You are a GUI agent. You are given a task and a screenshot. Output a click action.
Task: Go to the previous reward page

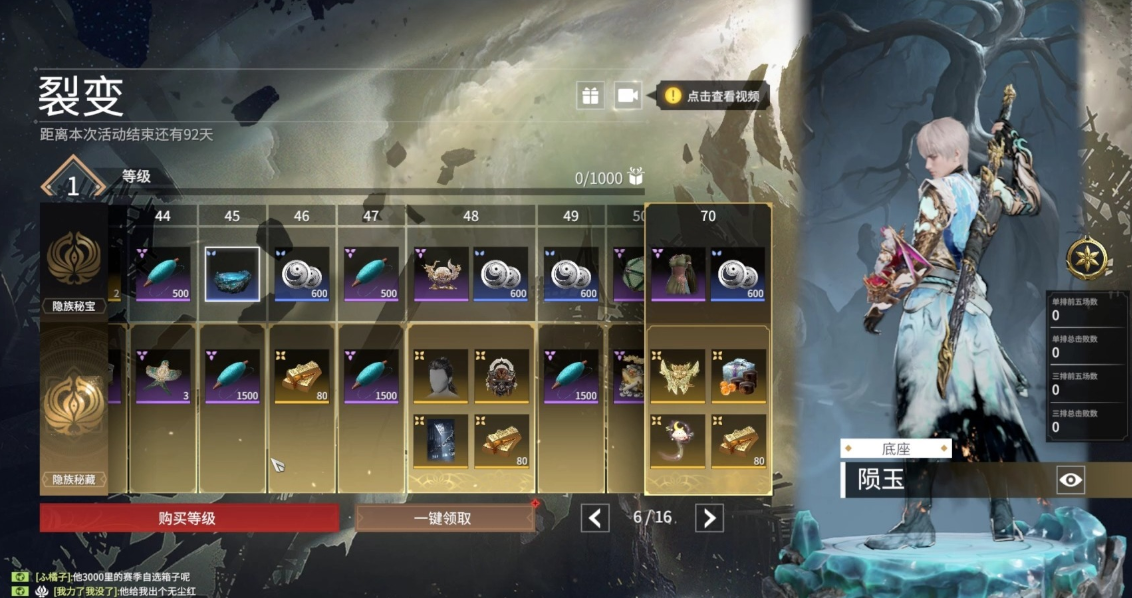(x=596, y=517)
